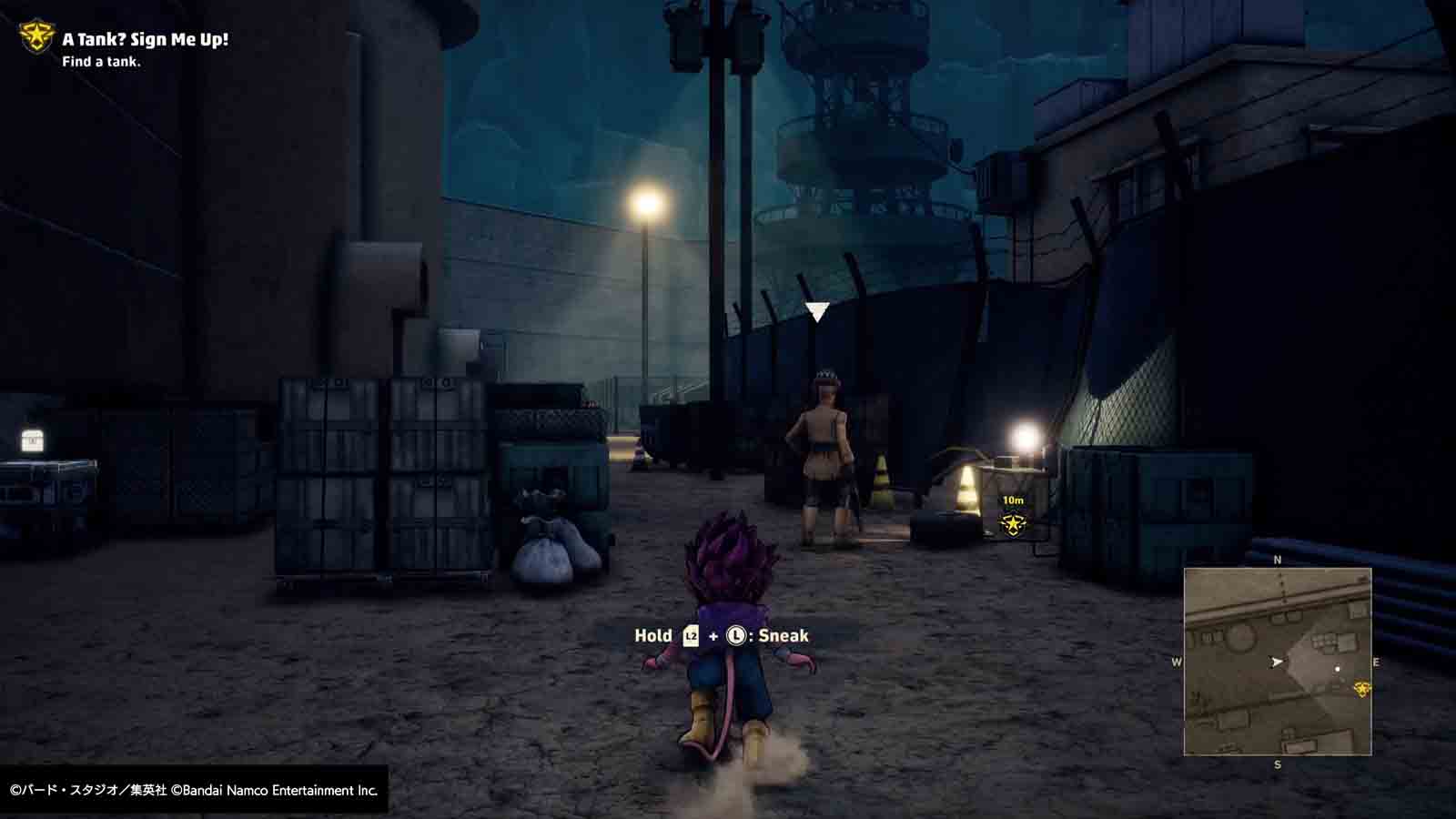
Task: Select the white dot near the minimap center
Action: point(1338,668)
